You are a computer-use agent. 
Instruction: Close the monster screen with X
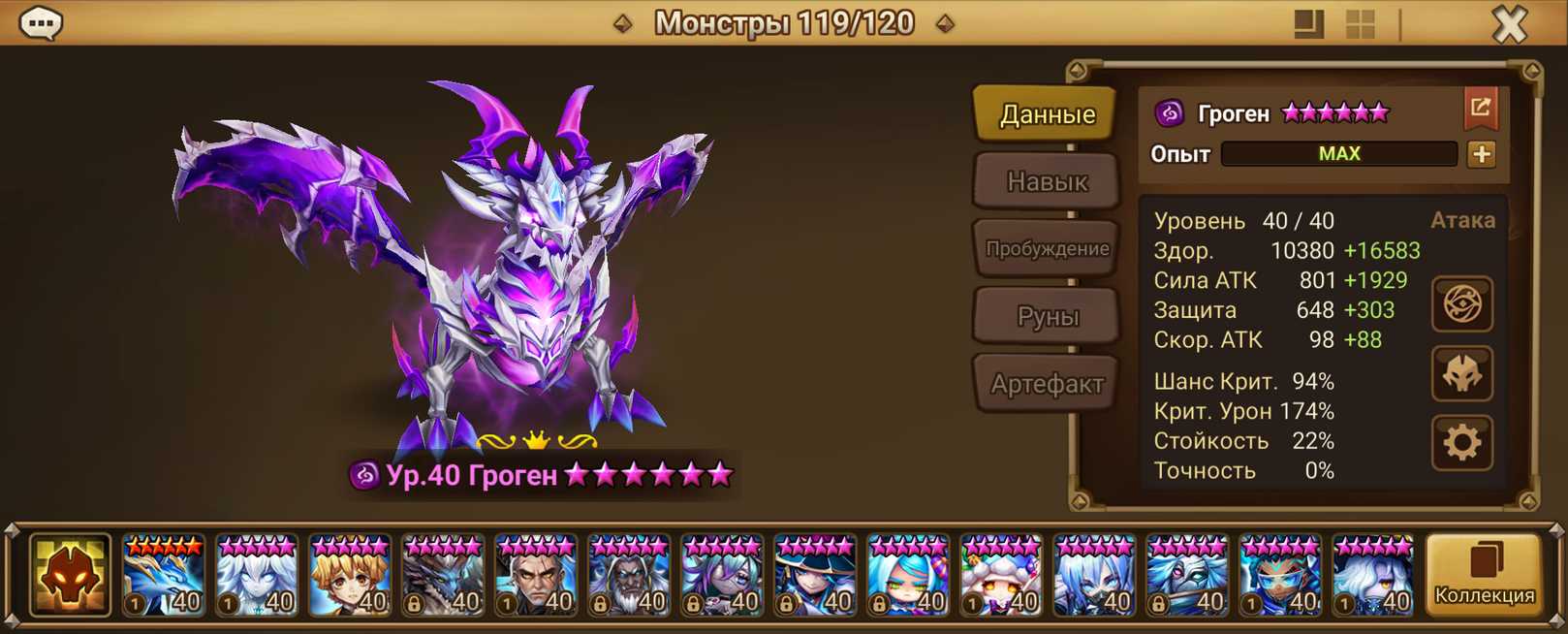pos(1509,23)
